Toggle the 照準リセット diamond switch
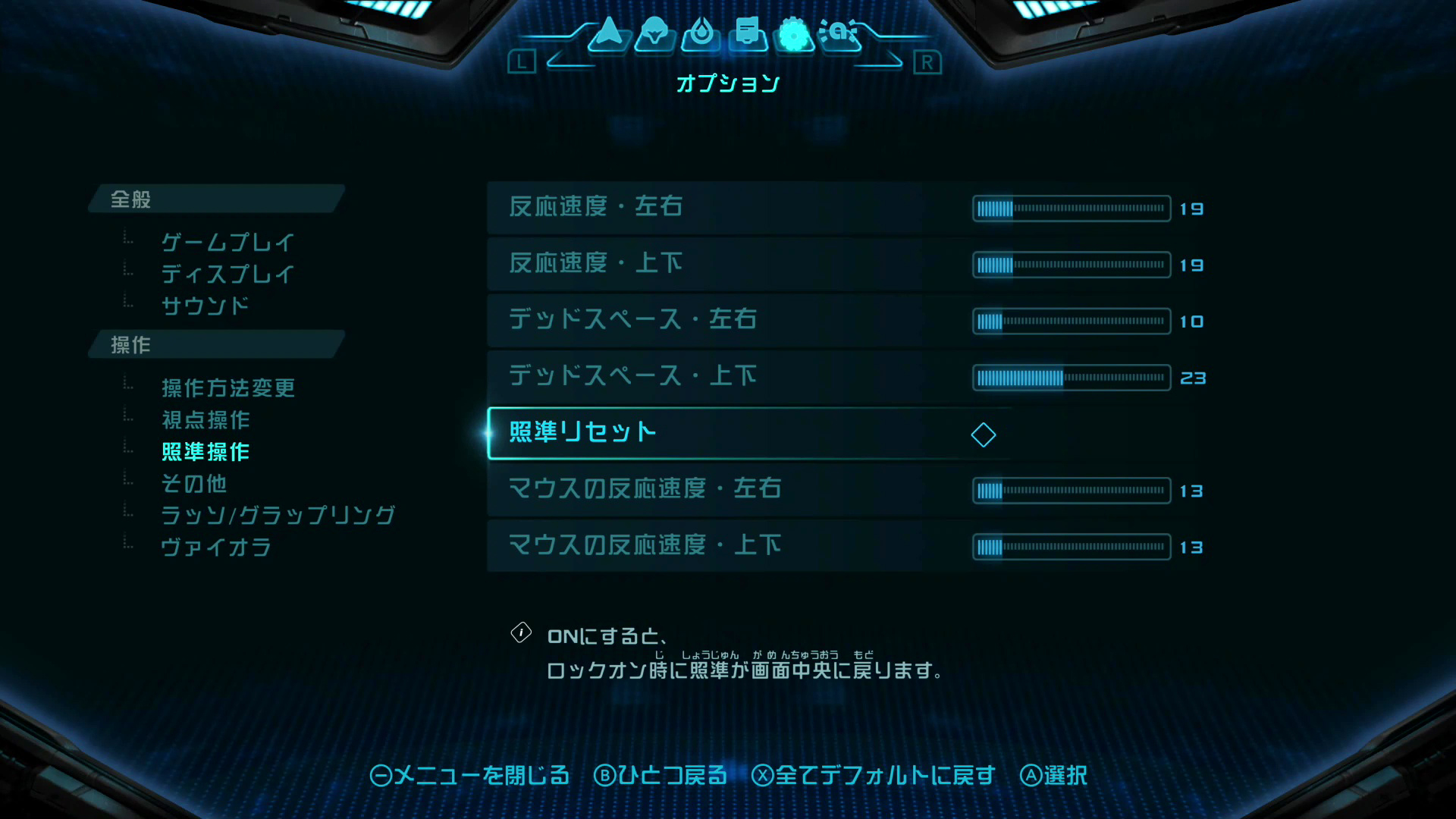 (x=984, y=435)
